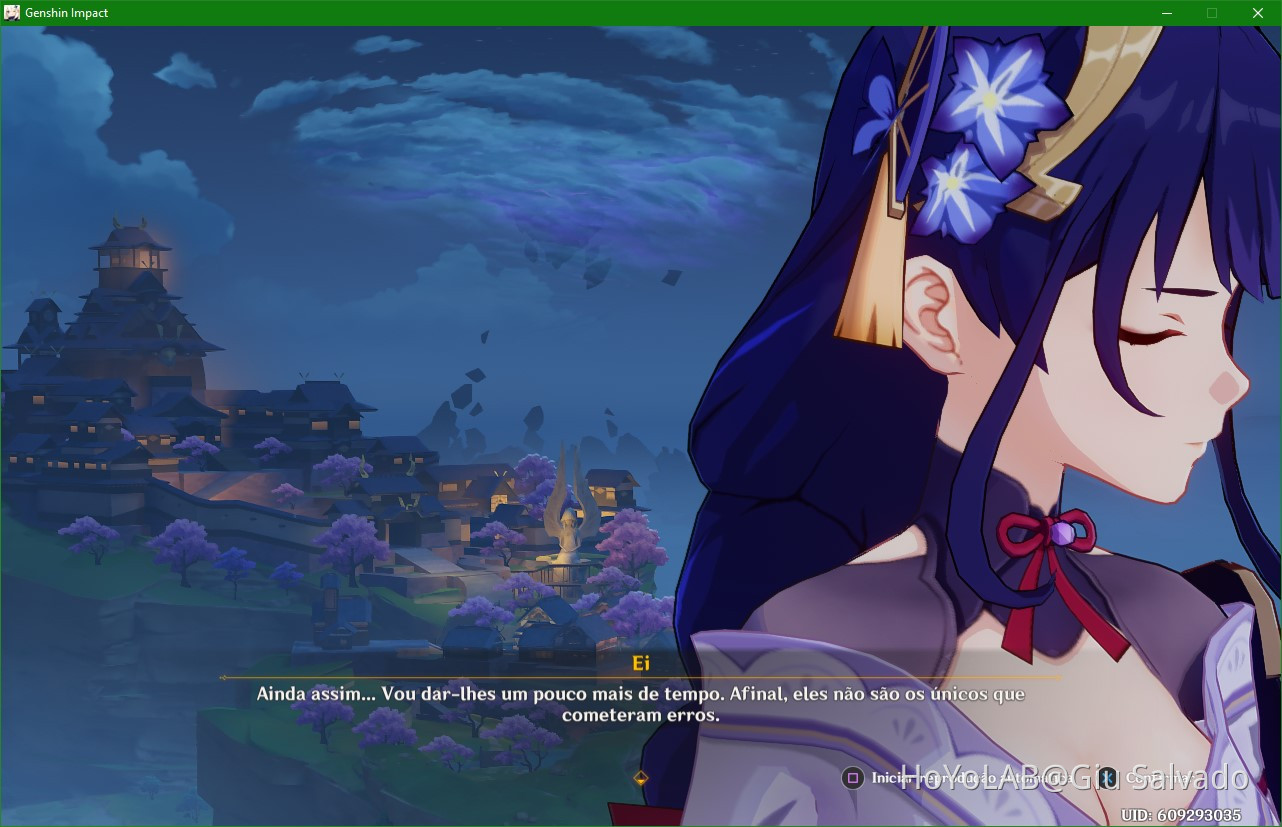Click the maximize icon in title bar

click(1212, 13)
